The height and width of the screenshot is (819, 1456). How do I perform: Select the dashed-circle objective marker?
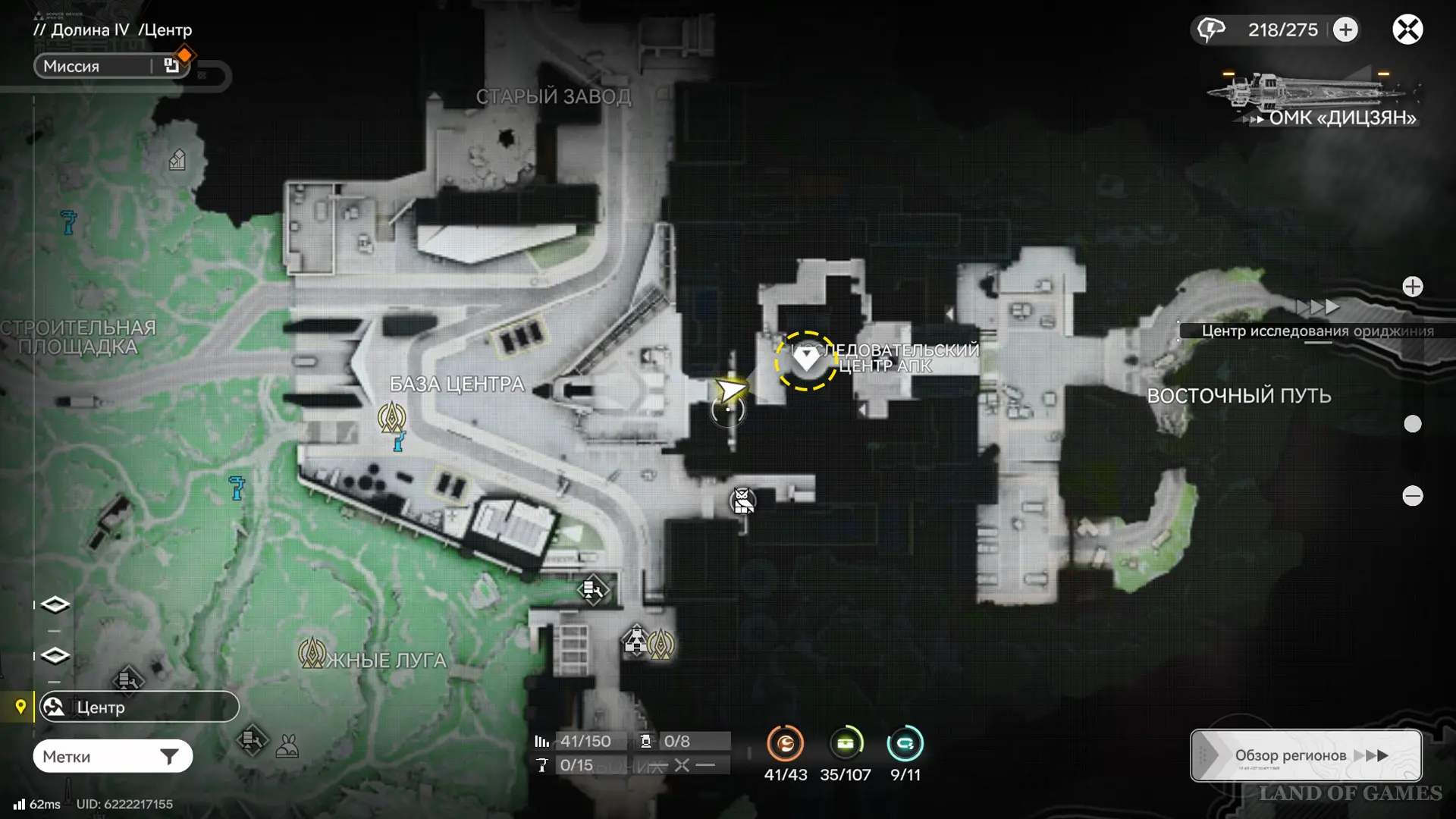click(805, 360)
